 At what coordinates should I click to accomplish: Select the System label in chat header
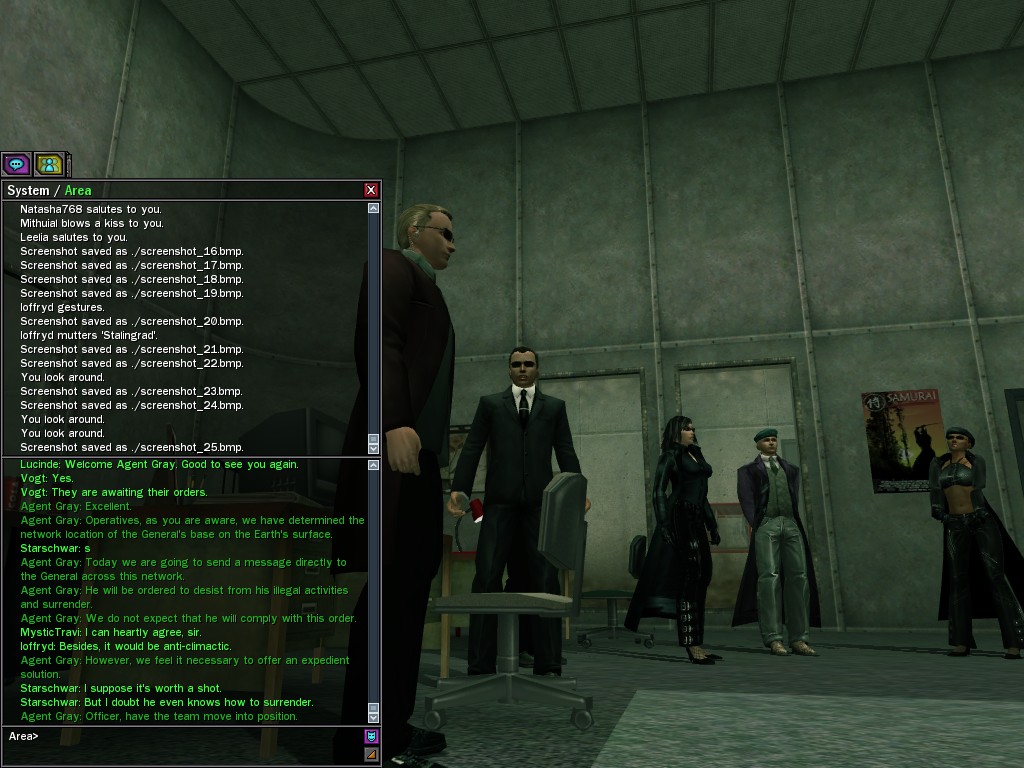tap(28, 190)
